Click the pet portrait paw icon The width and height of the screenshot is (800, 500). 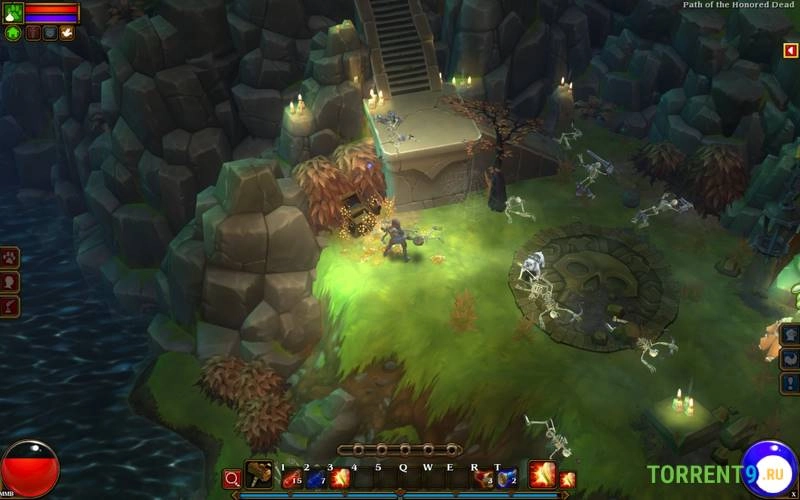coord(12,13)
